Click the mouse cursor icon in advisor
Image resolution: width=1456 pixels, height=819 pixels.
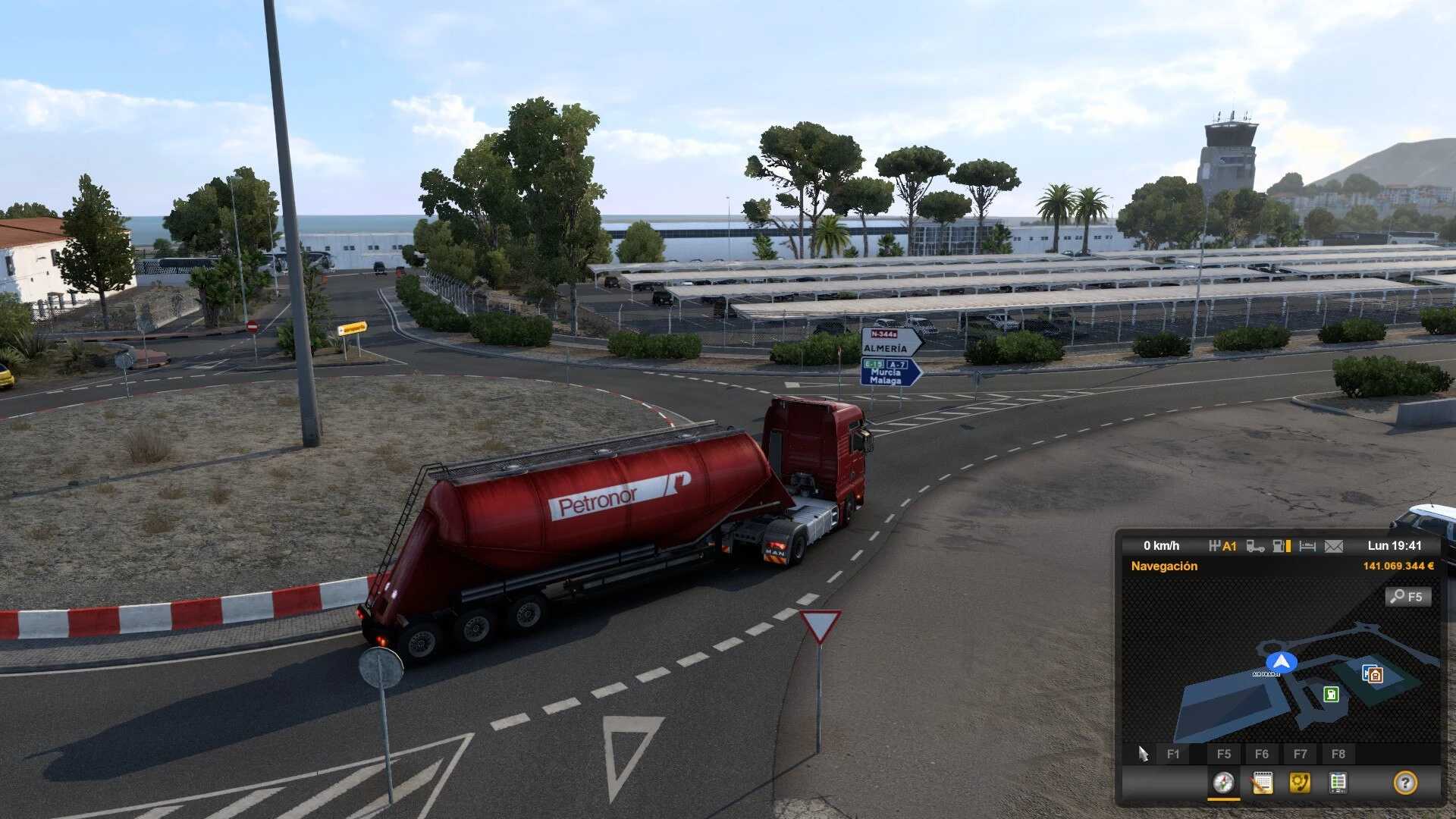point(1143,754)
